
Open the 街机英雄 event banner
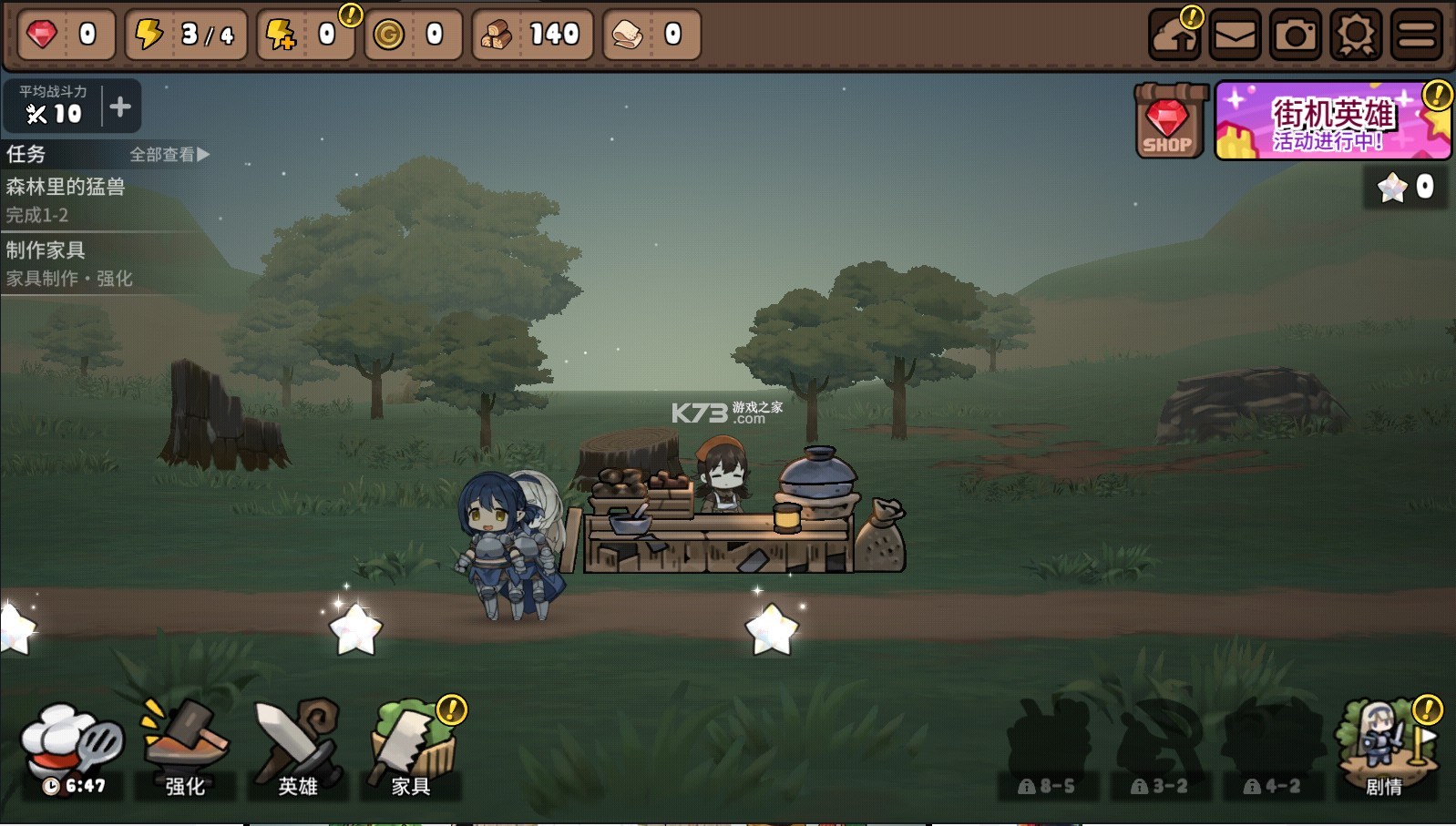[x=1331, y=122]
